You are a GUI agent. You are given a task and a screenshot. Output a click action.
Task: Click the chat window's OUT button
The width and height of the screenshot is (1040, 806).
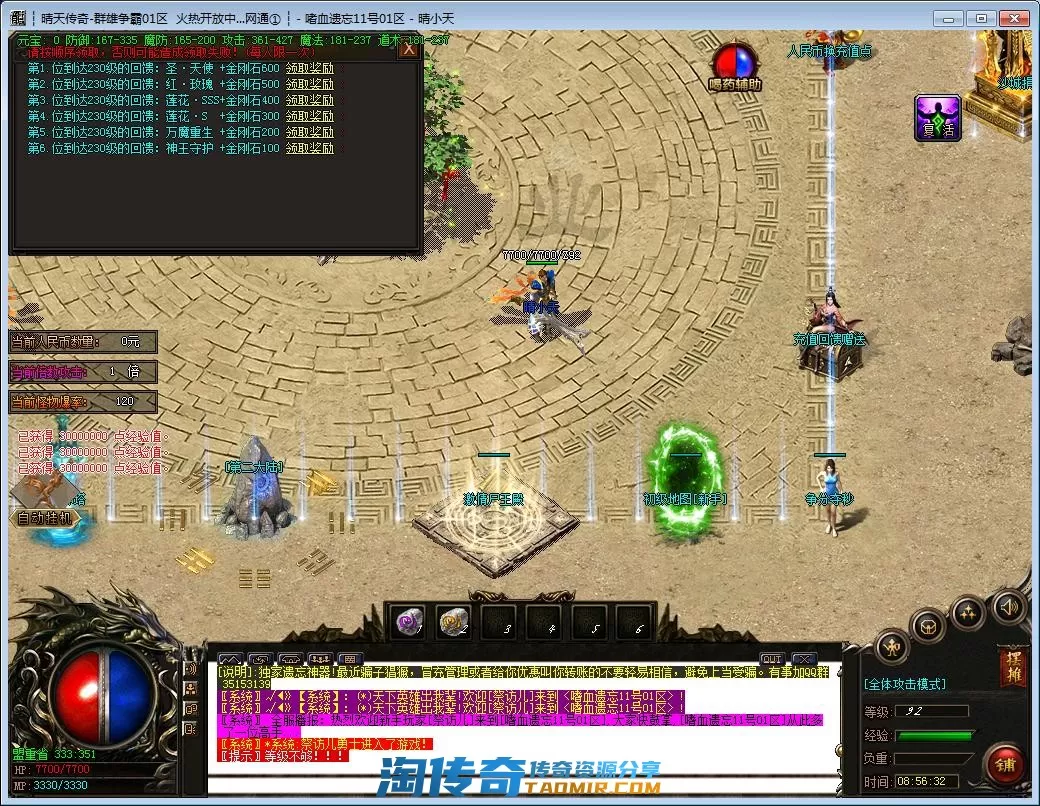tap(771, 659)
